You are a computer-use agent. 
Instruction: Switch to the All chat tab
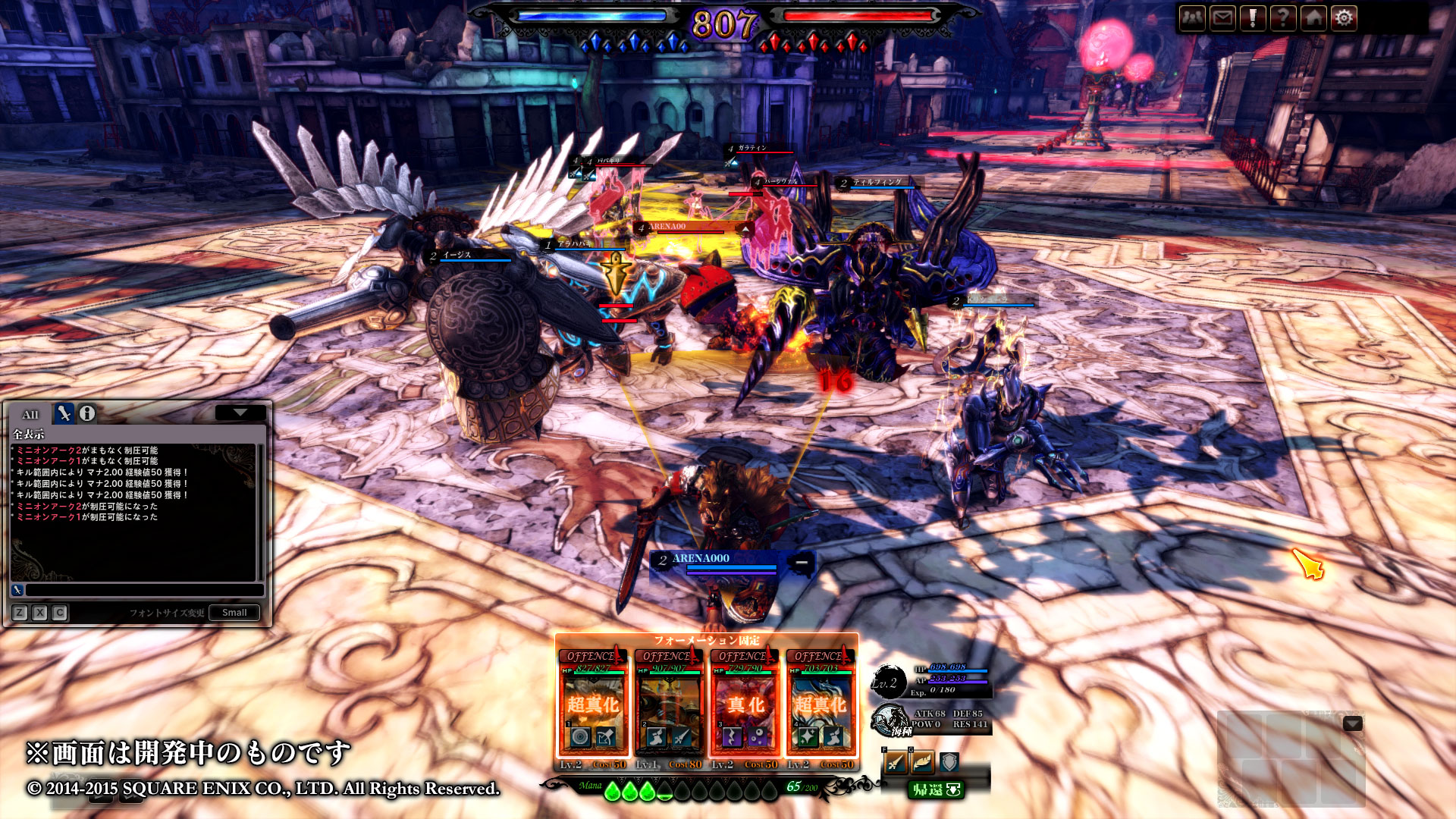coord(30,414)
